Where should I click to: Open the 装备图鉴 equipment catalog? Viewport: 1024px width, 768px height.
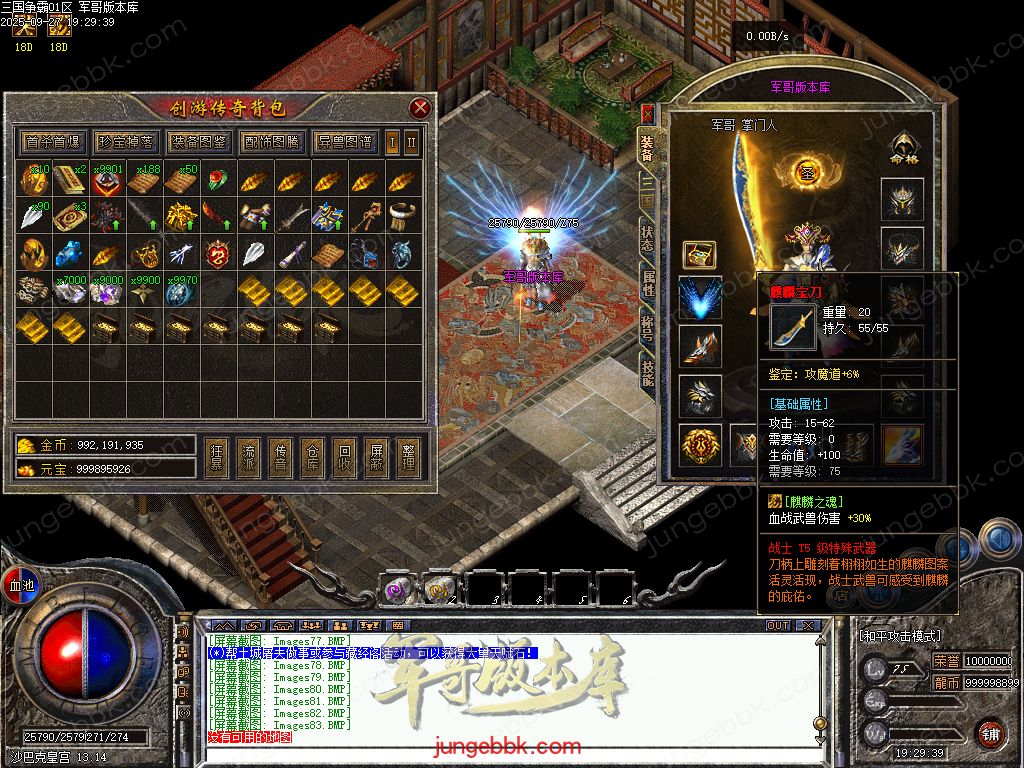(198, 142)
